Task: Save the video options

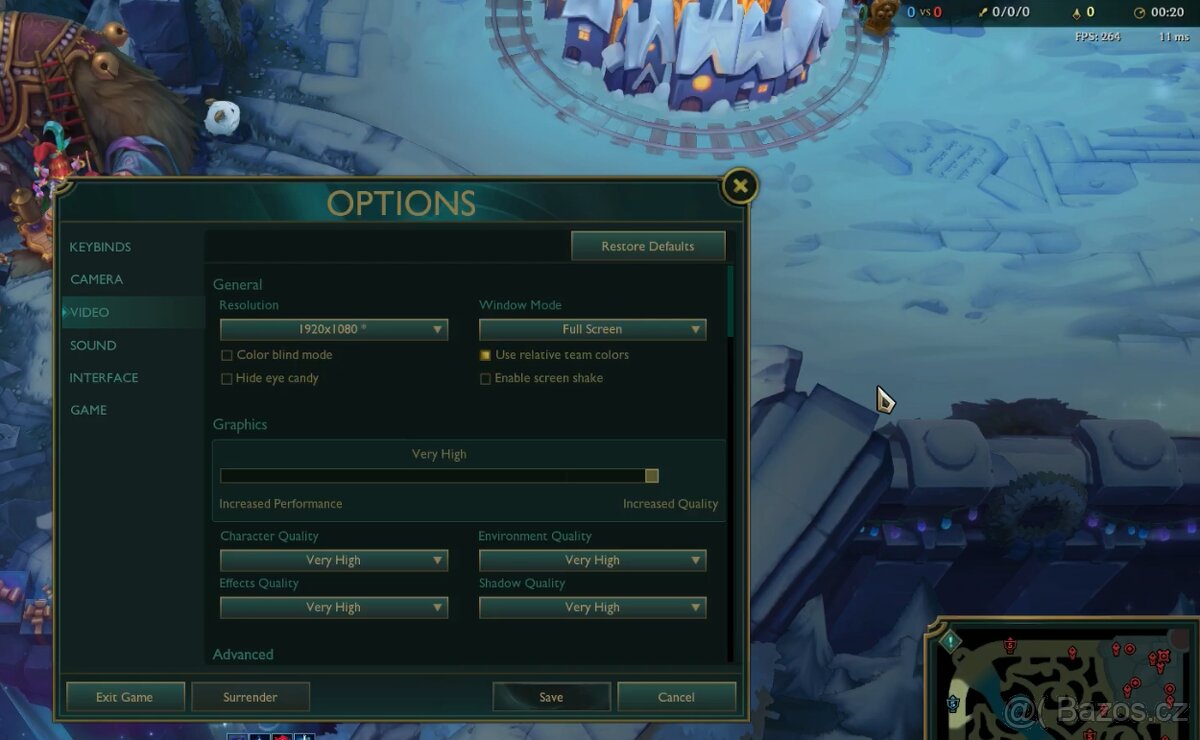Action: [x=551, y=697]
